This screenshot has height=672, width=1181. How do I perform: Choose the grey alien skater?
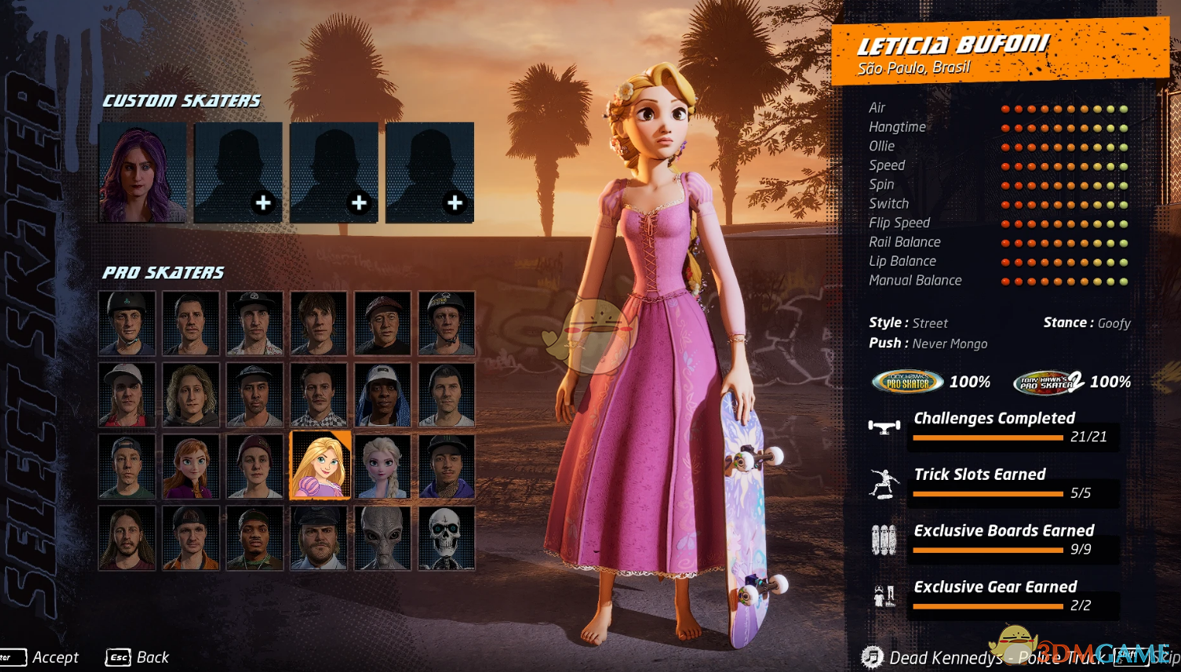383,538
